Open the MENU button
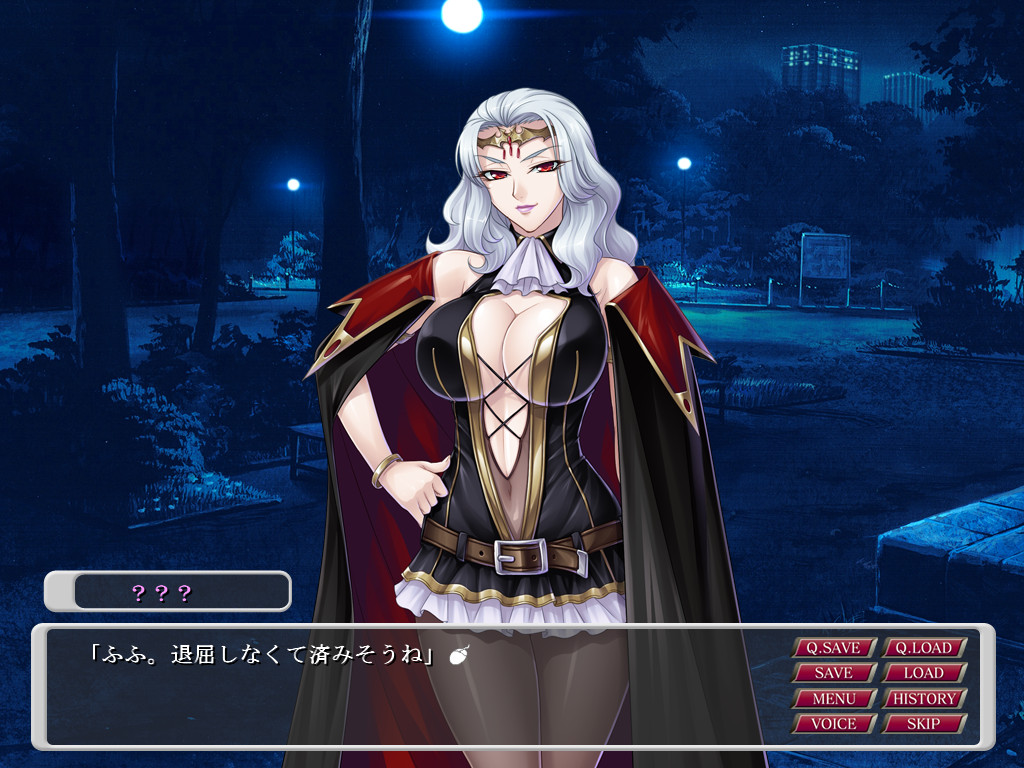The image size is (1024, 768). pyautogui.click(x=834, y=698)
